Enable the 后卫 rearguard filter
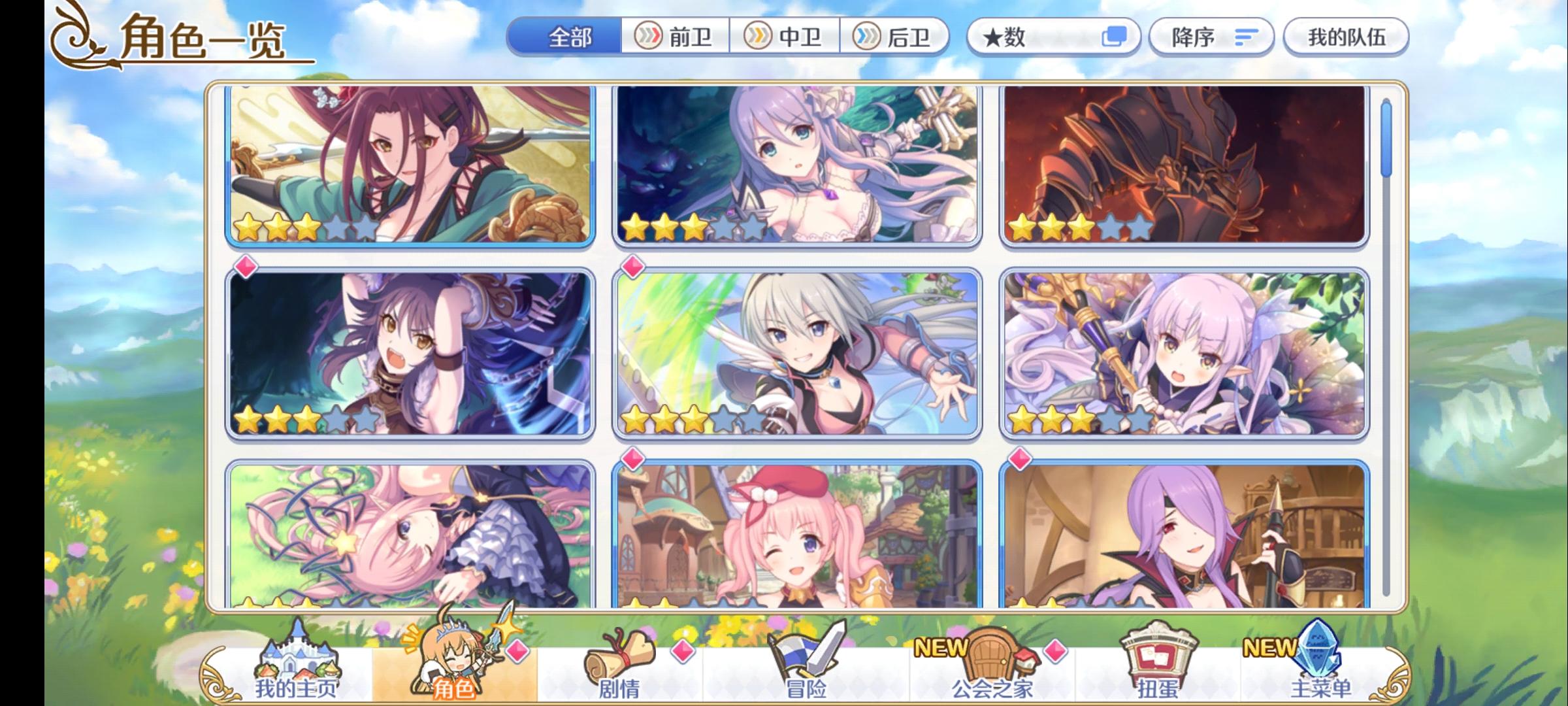The height and width of the screenshot is (706, 1568). 896,37
